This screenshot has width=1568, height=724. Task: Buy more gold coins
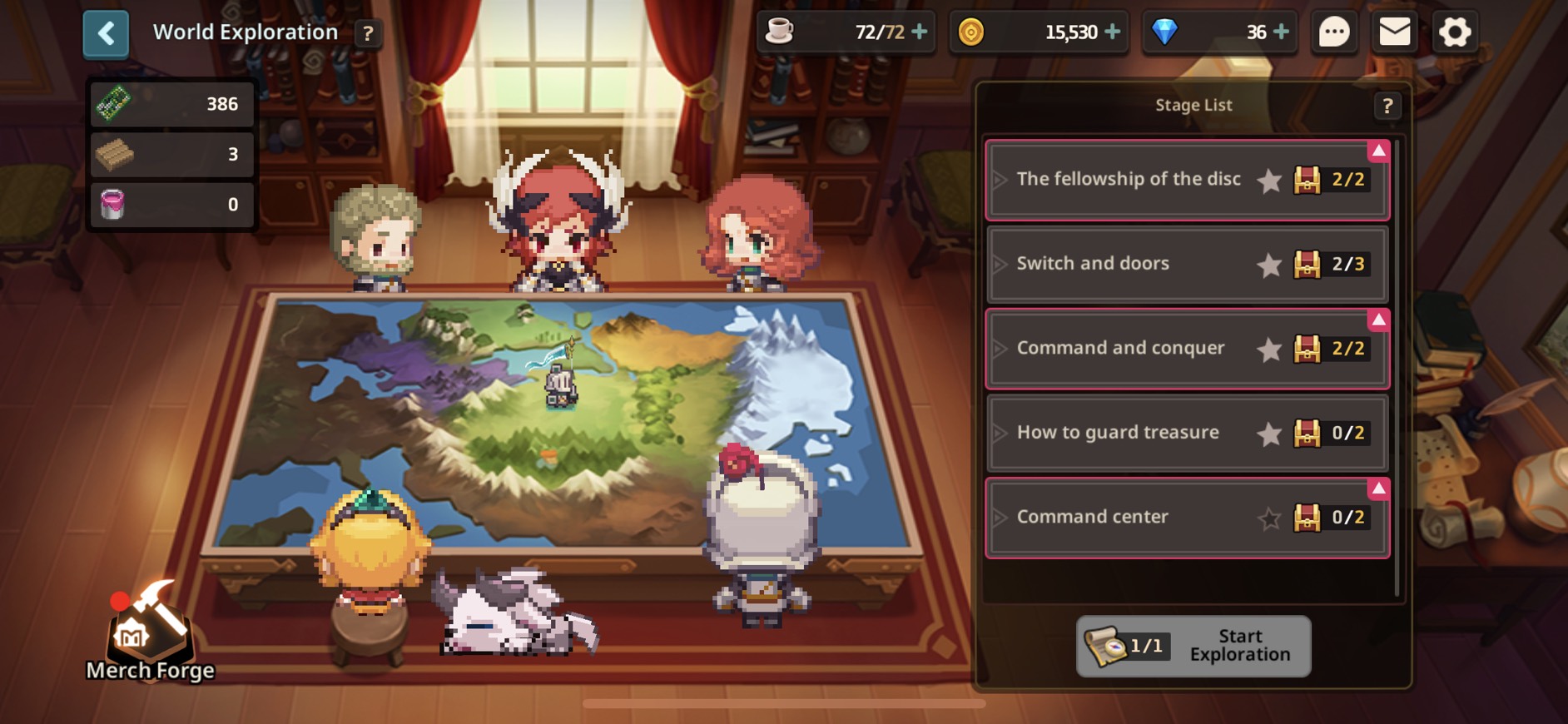pyautogui.click(x=1112, y=32)
